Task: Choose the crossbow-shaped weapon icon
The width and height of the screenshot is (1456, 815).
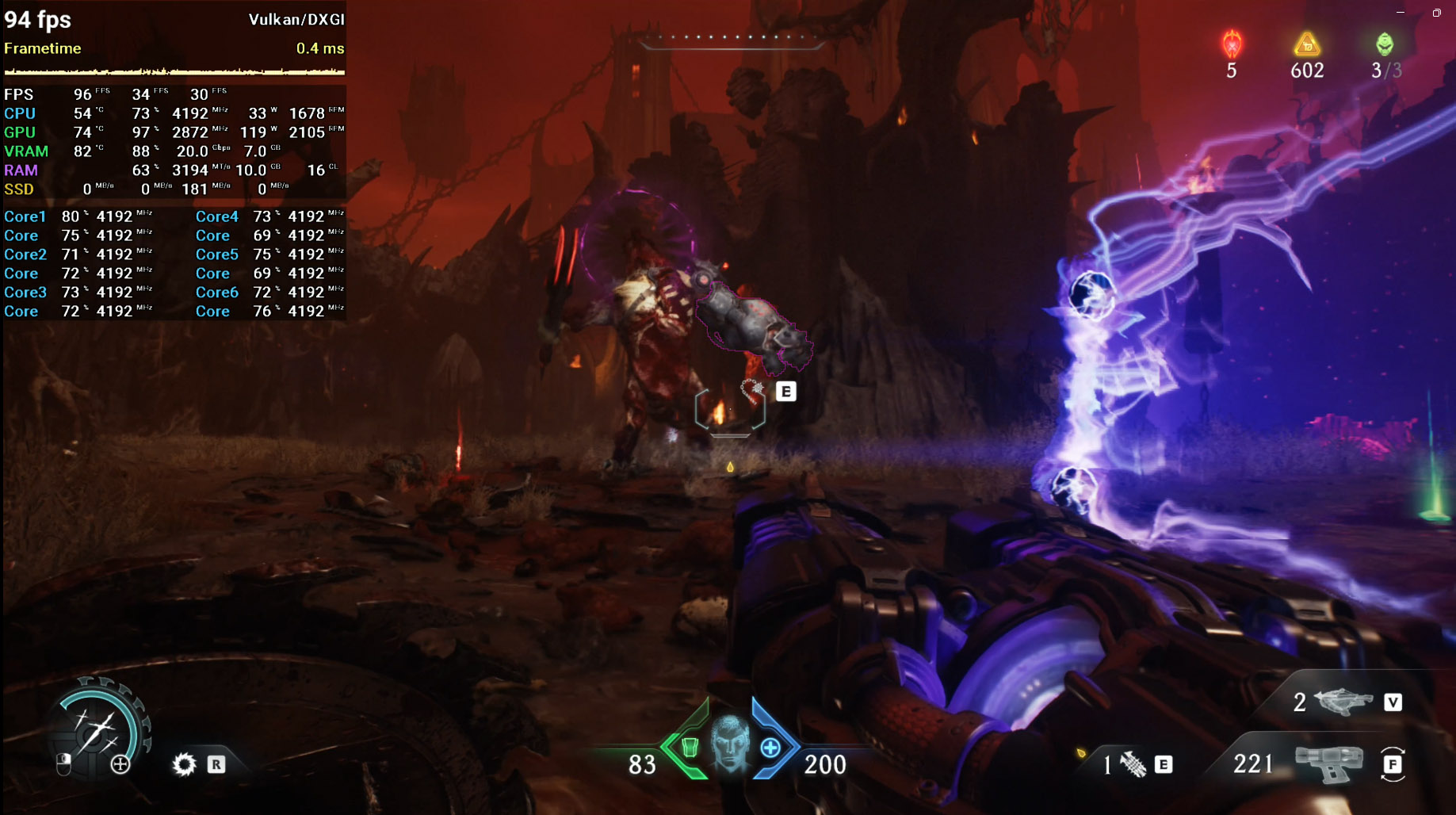Action: pyautogui.click(x=1343, y=701)
